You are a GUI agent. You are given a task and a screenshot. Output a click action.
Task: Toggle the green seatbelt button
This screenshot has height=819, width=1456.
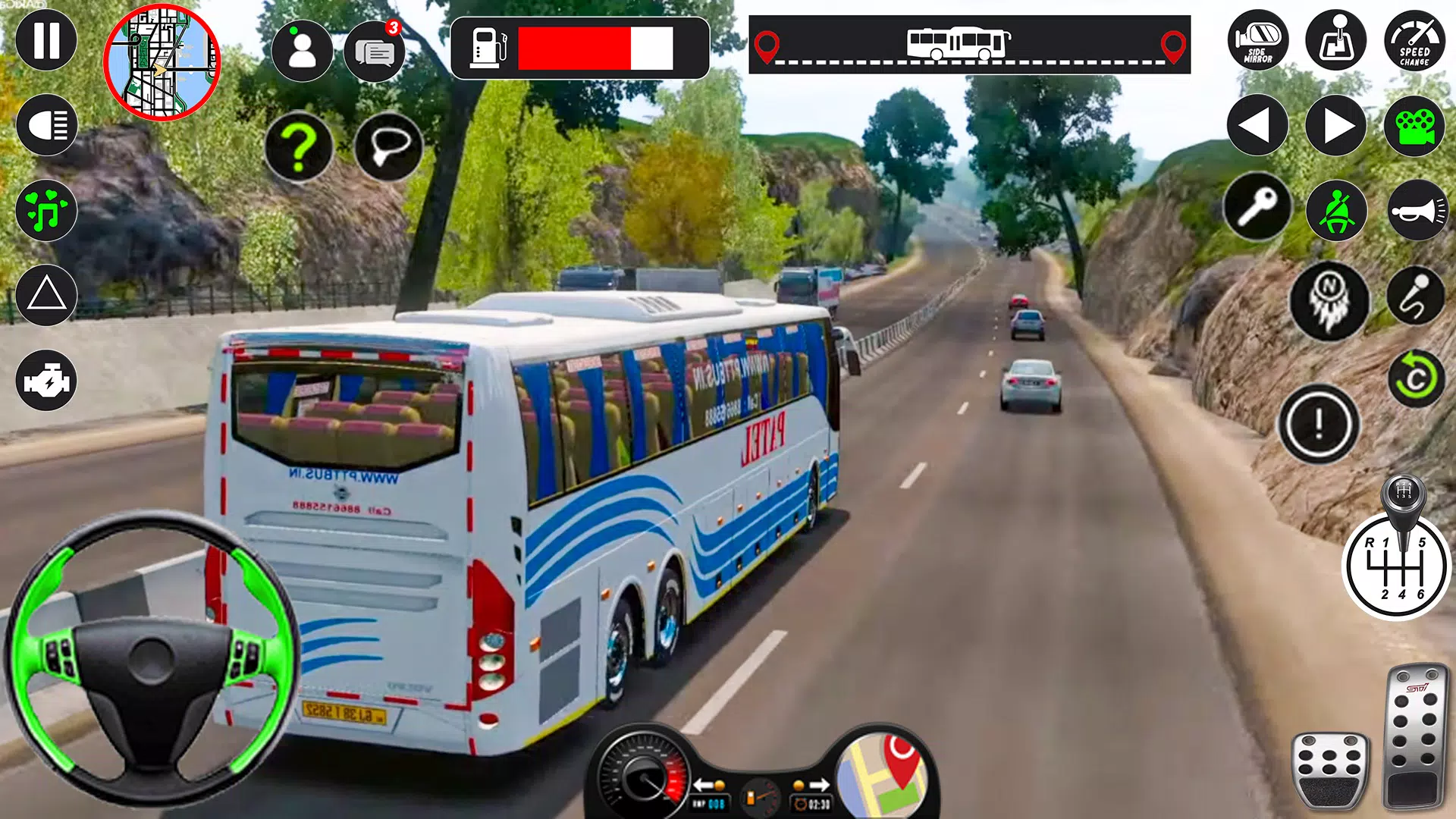1335,210
